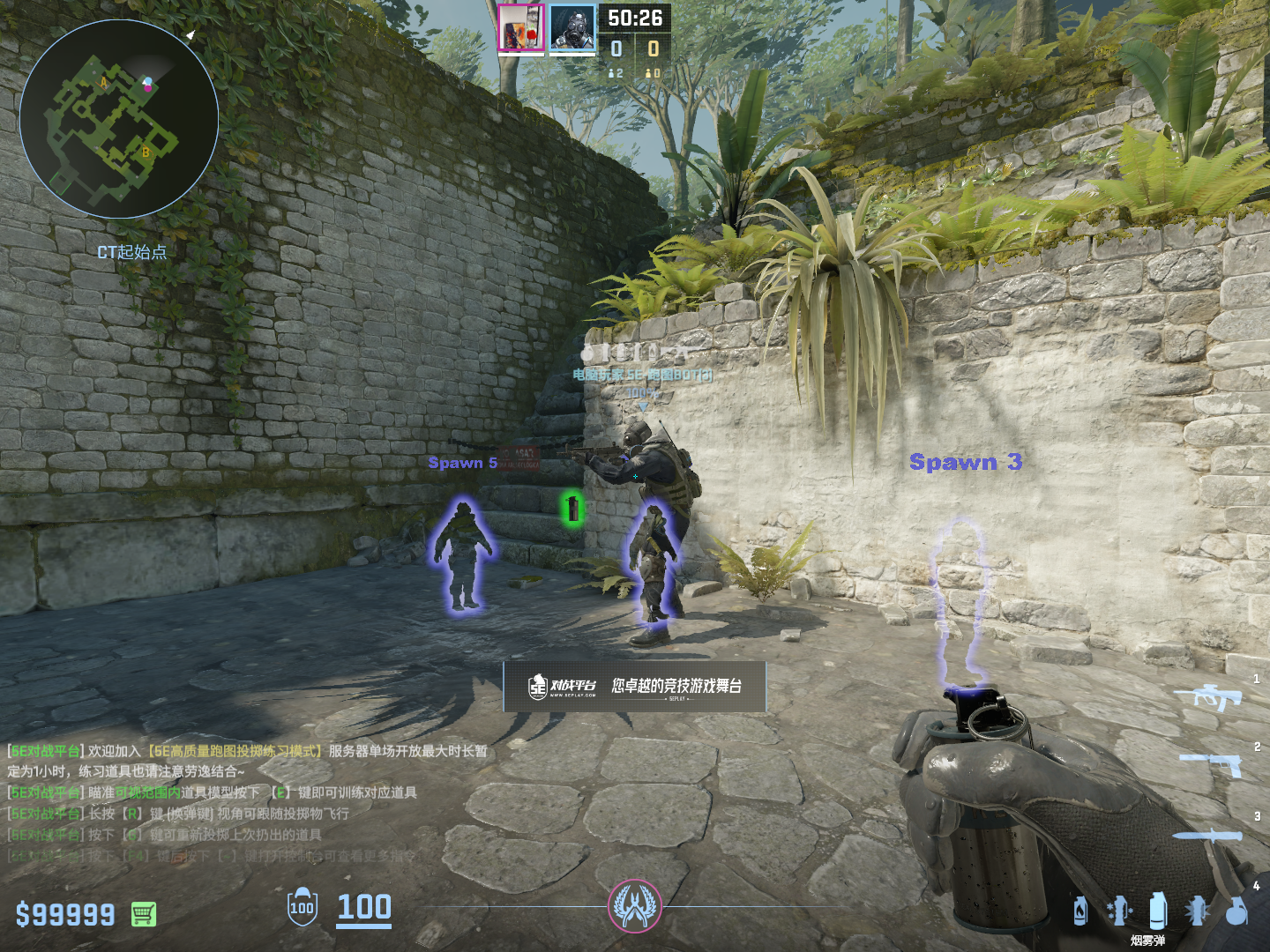1270x952 pixels.
Task: Choose the incendiary grenade icon
Action: point(1080,911)
